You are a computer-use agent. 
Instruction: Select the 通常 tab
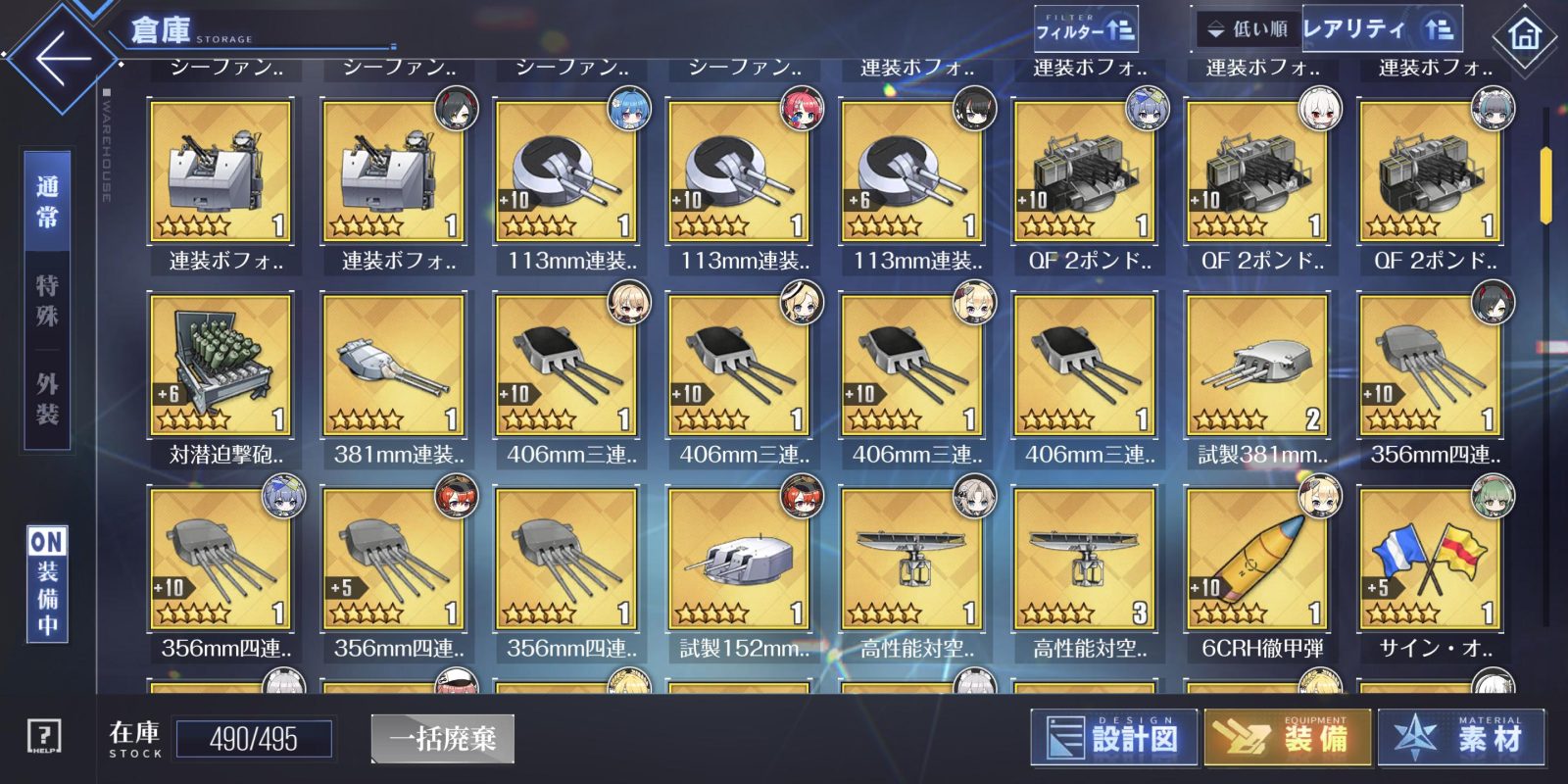47,202
